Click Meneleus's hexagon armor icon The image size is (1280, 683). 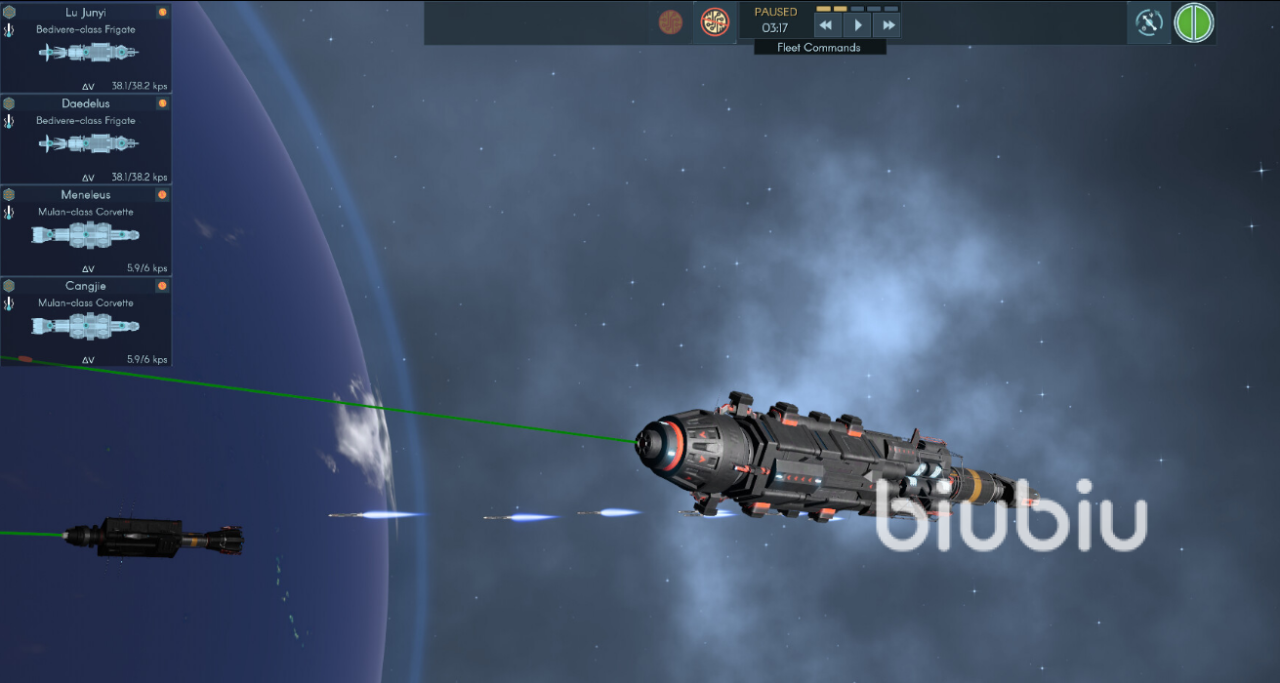click(9, 195)
